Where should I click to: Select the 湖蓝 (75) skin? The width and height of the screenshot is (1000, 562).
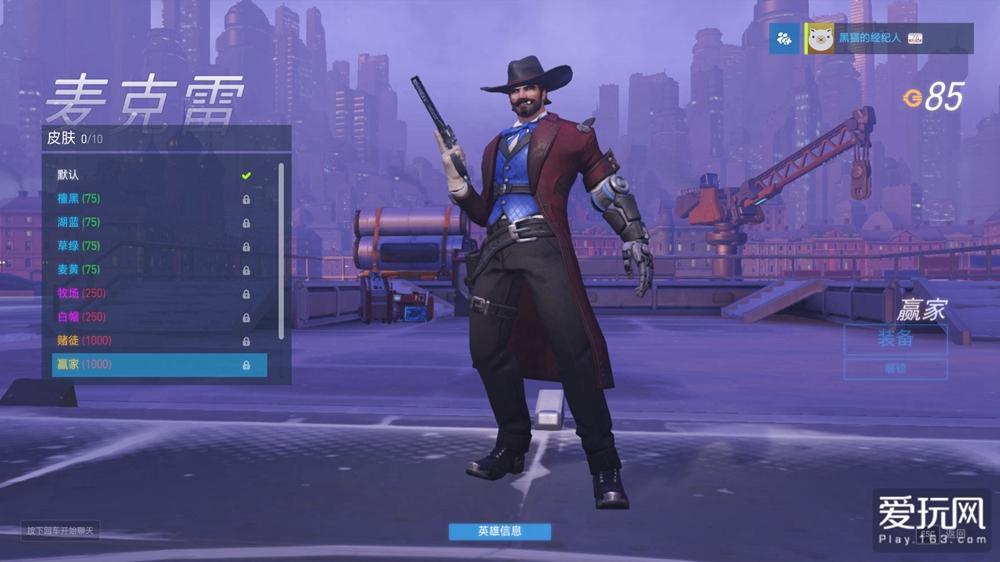click(150, 222)
